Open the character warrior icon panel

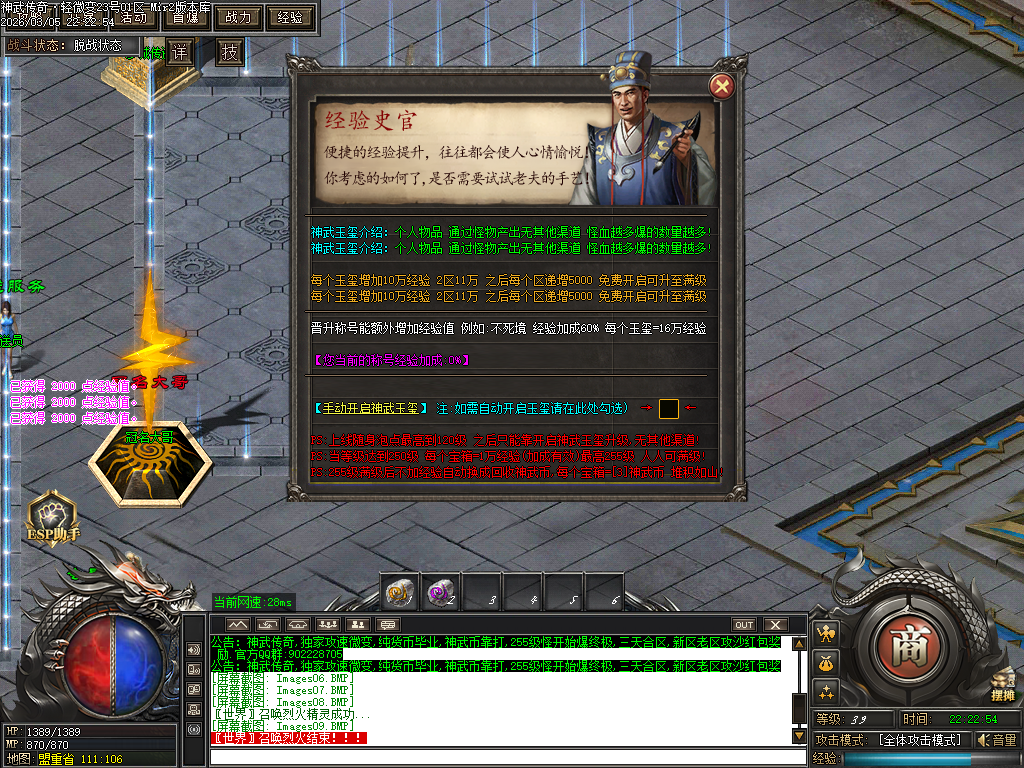(826, 633)
